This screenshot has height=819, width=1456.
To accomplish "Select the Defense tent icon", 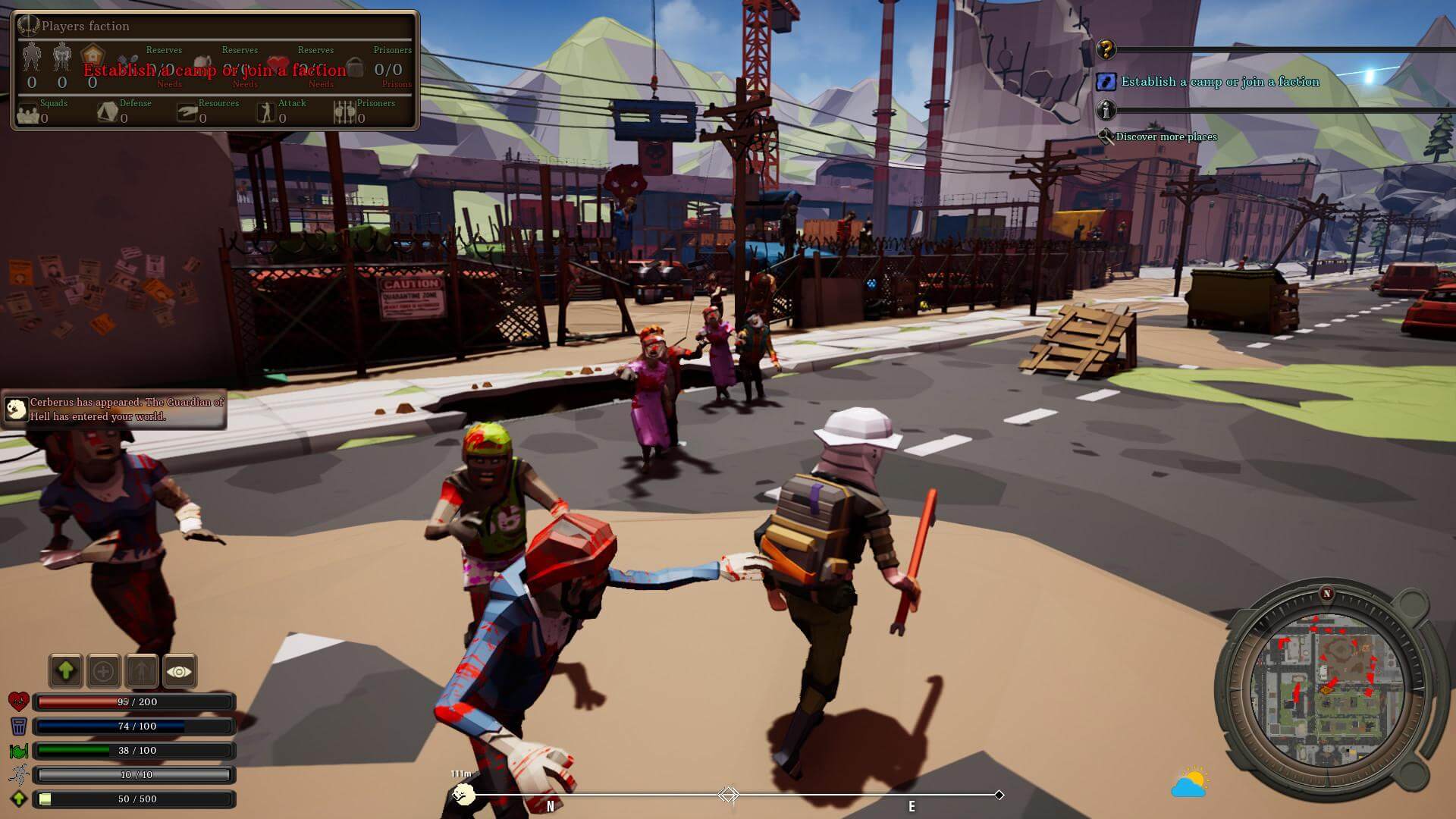I will click(x=108, y=113).
